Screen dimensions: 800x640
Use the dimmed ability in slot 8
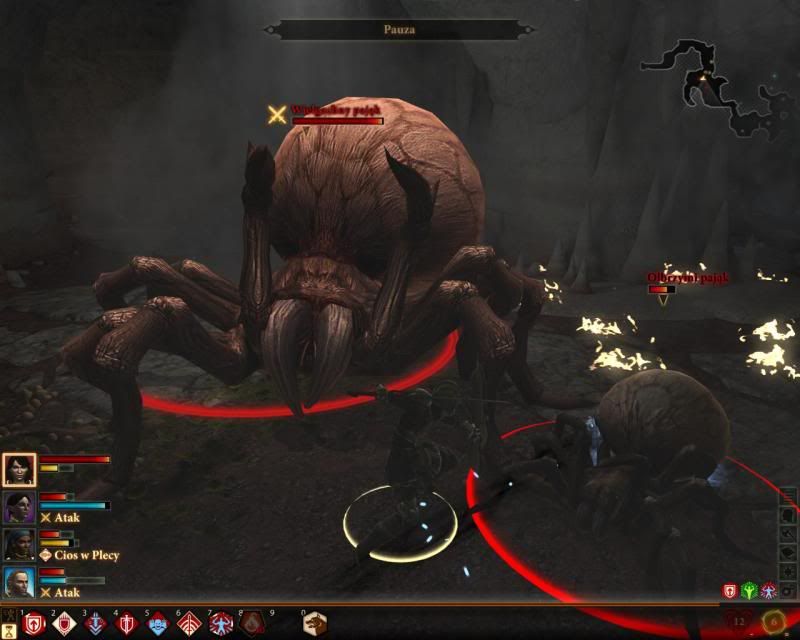(251, 624)
